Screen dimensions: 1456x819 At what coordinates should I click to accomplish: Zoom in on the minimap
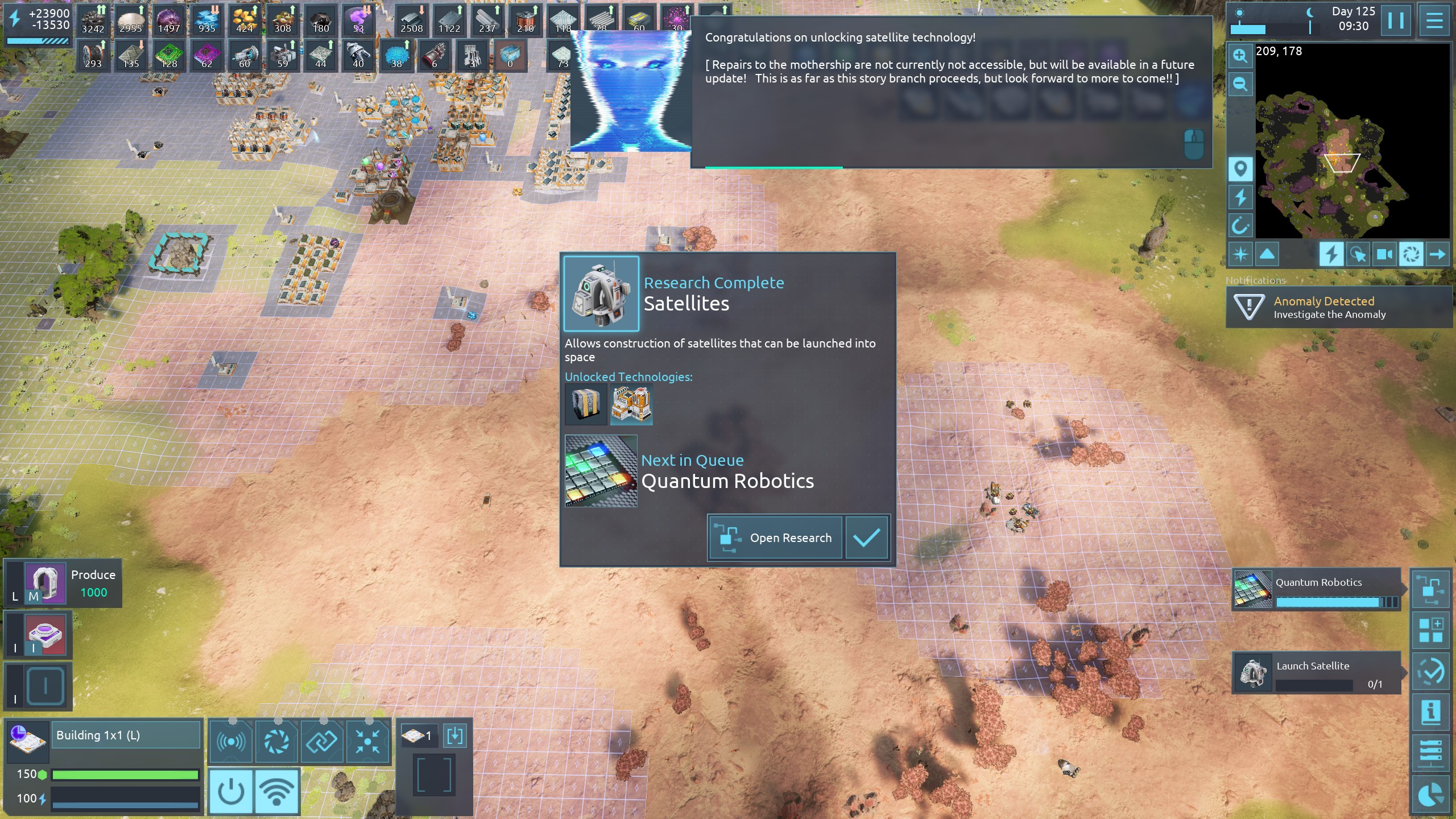tap(1240, 55)
